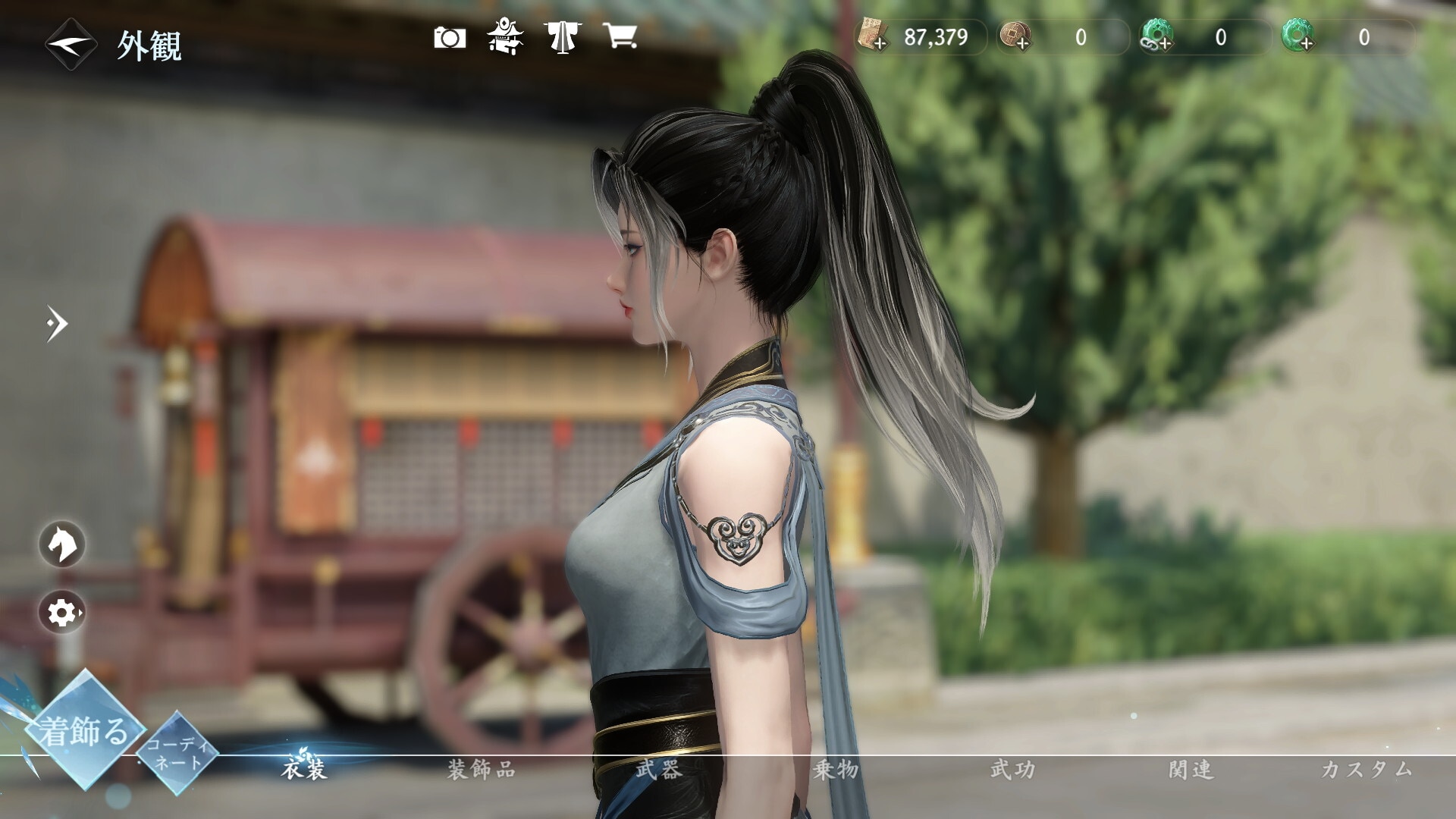Open the dresser furniture icon
The width and height of the screenshot is (1456, 819).
[x=505, y=37]
